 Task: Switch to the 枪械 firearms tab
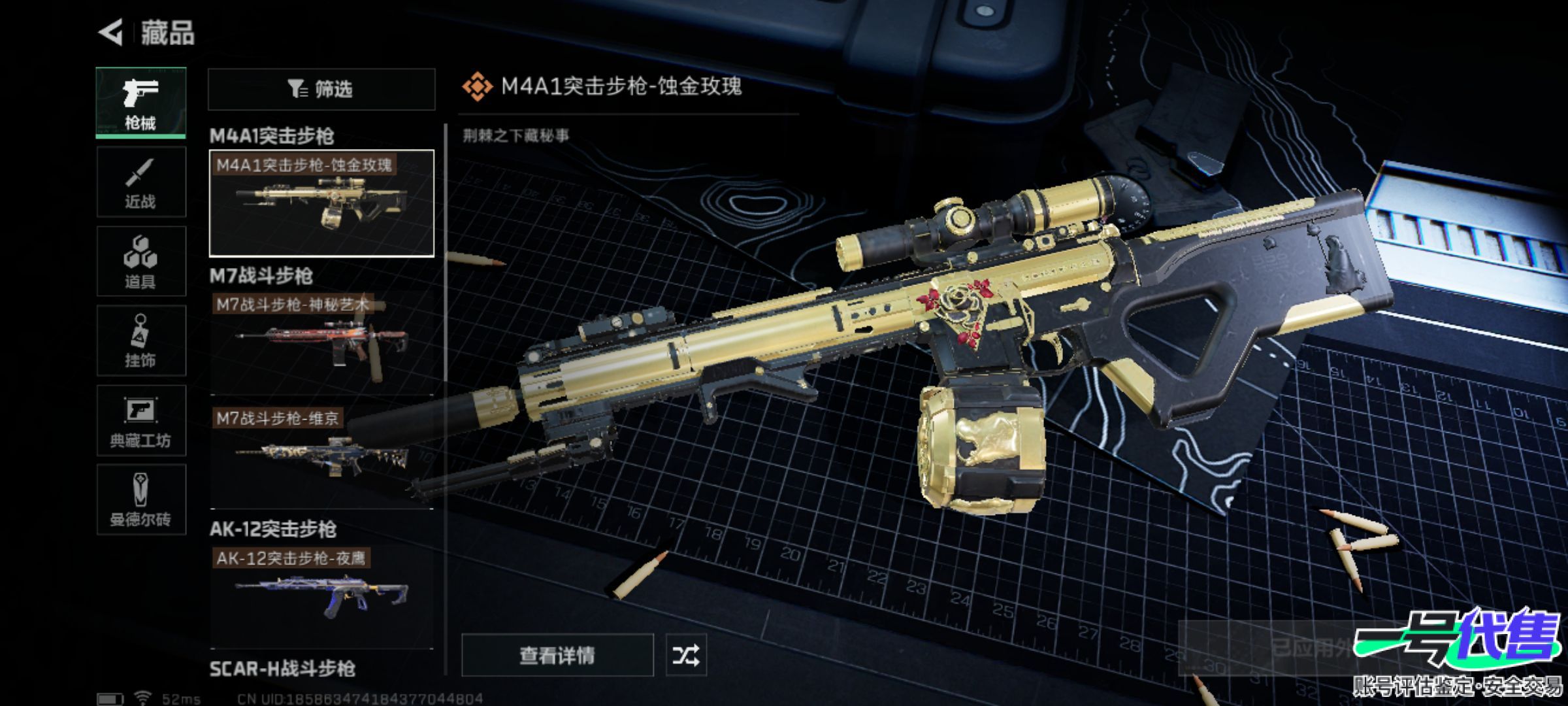(x=141, y=103)
